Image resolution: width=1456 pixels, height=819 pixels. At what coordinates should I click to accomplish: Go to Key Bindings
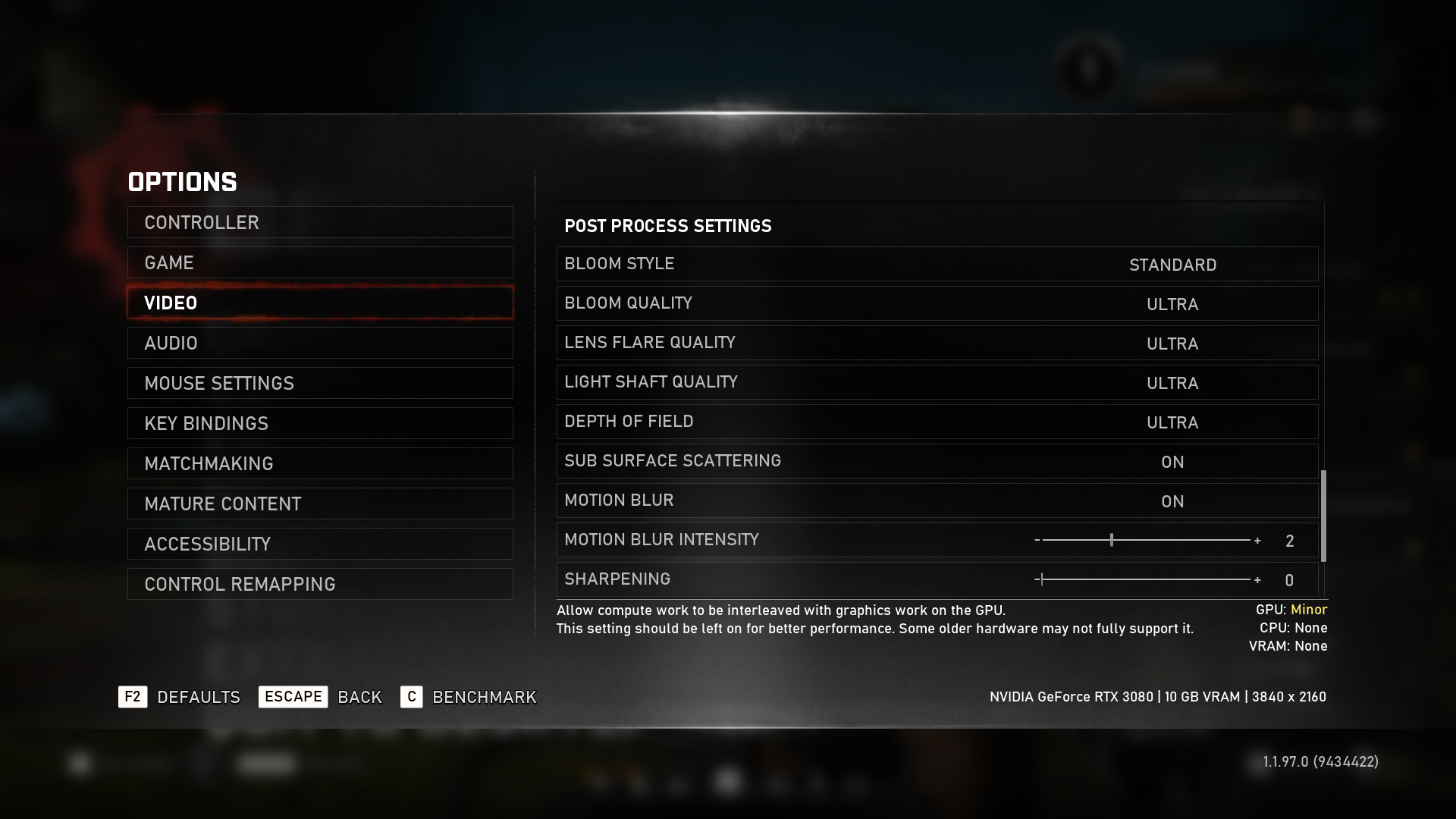tap(319, 423)
